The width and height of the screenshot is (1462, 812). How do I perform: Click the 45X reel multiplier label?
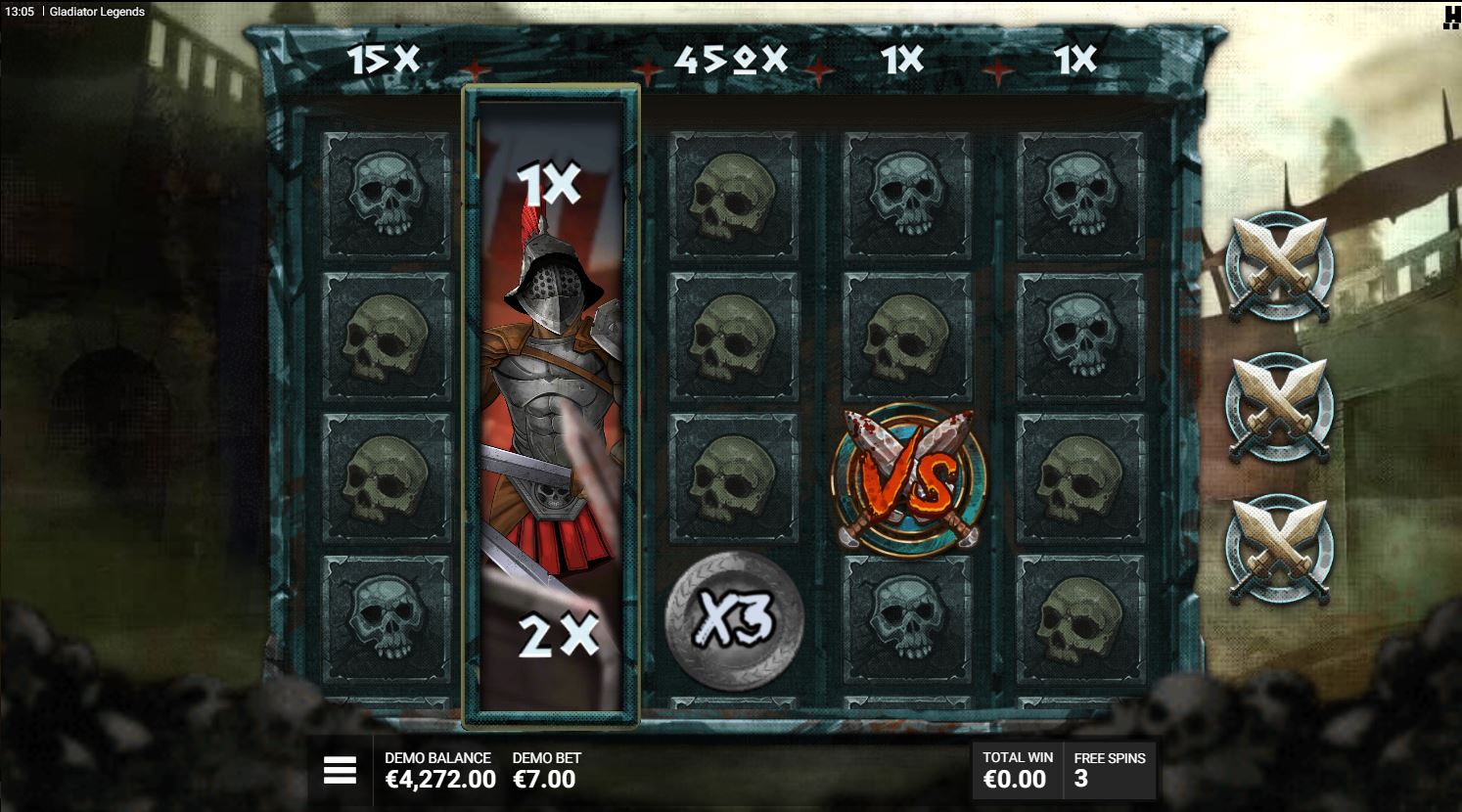tap(732, 61)
